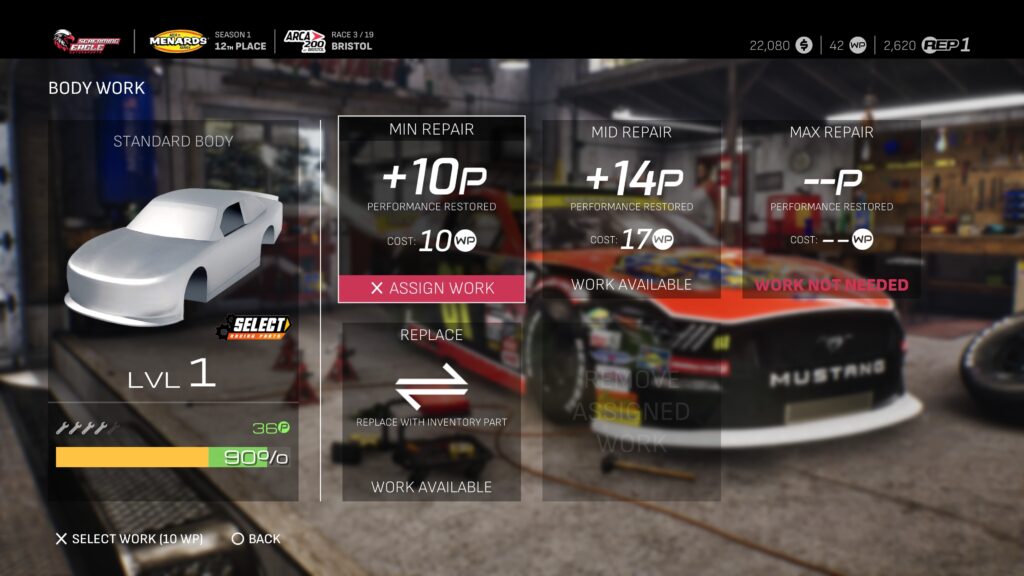Select the Standard Body part panel
This screenshot has width=1024, height=576.
click(173, 260)
